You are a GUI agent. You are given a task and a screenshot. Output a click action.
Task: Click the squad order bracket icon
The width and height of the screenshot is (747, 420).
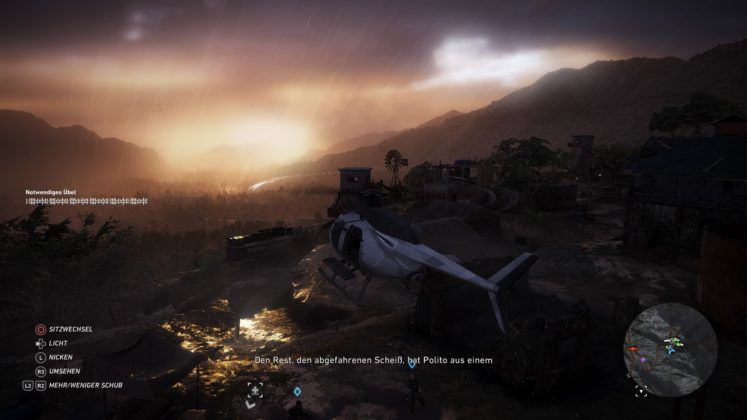tap(255, 390)
